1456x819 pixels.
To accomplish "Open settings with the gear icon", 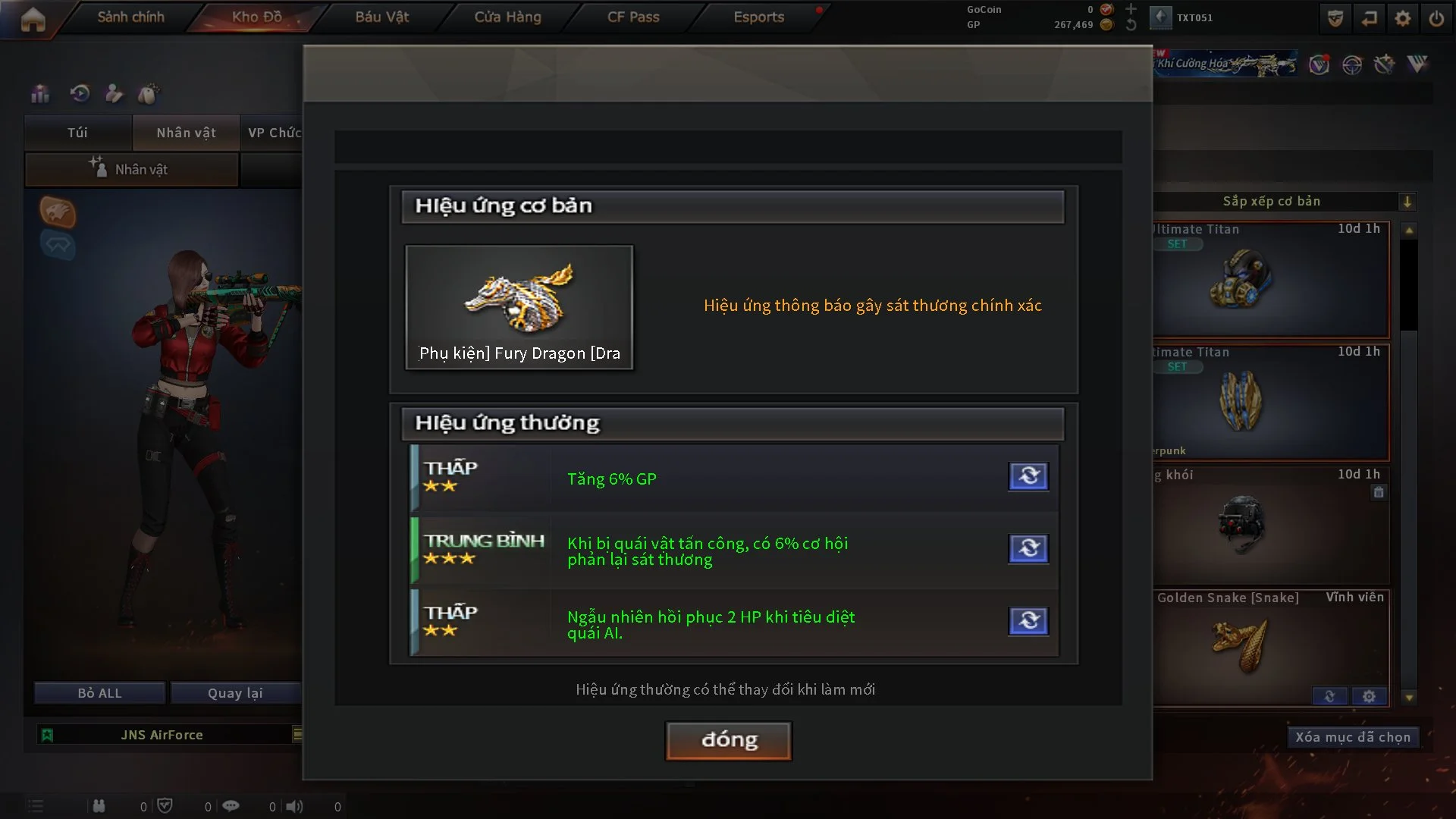I will (x=1402, y=18).
